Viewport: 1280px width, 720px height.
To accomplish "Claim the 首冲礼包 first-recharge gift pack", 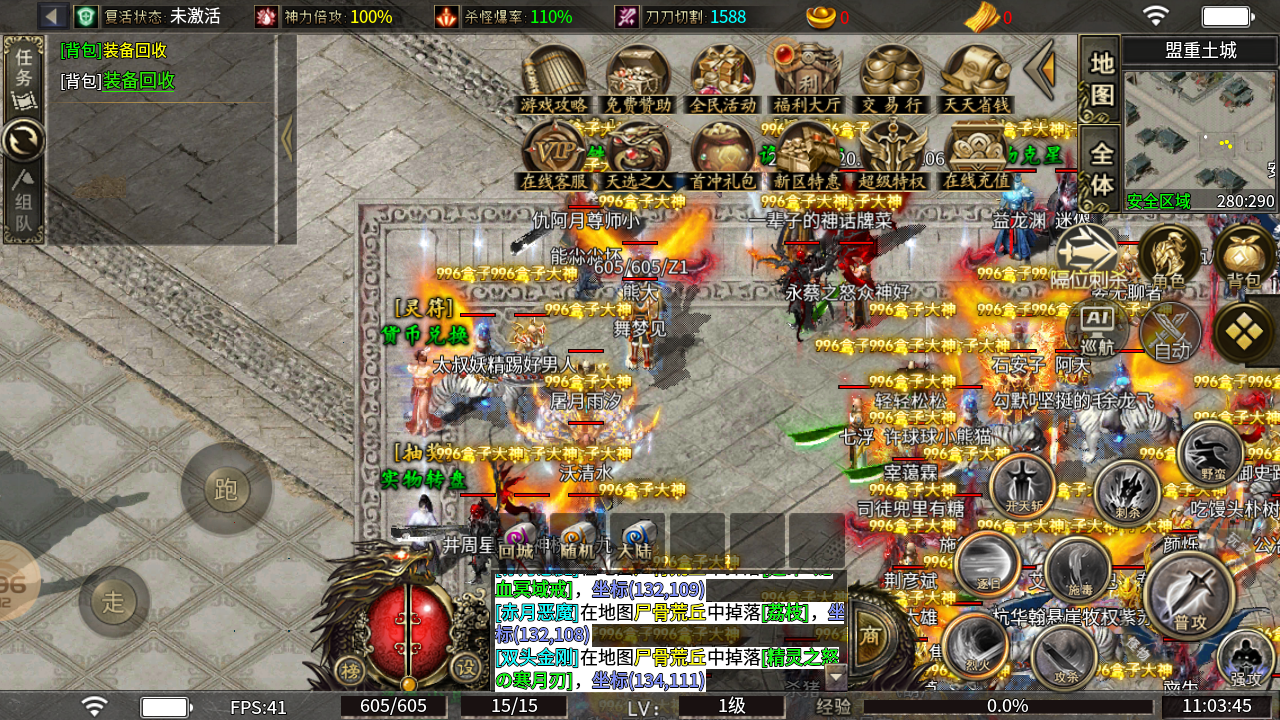I will pyautogui.click(x=722, y=153).
